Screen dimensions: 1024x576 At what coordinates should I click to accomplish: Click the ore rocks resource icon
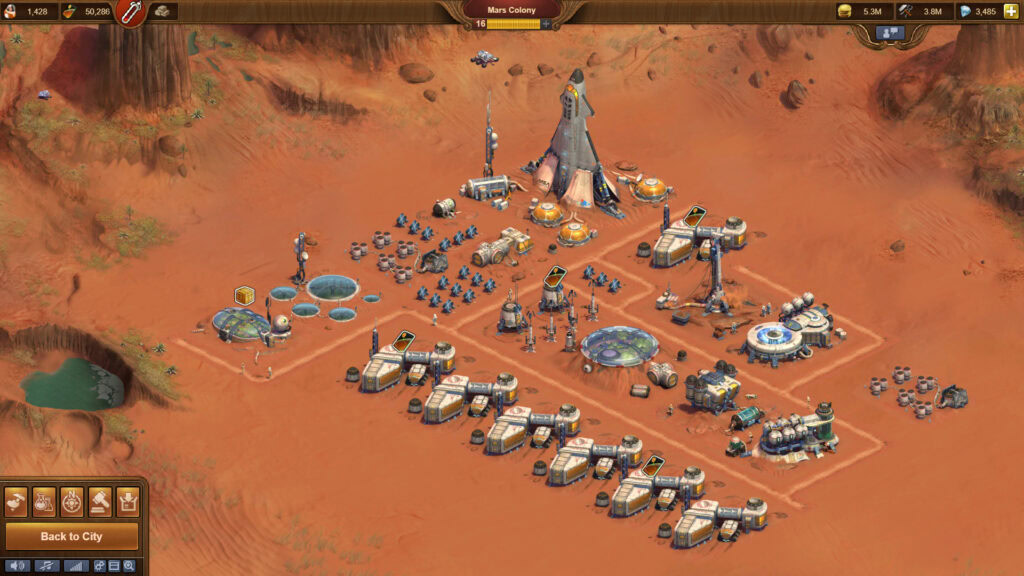coord(161,11)
